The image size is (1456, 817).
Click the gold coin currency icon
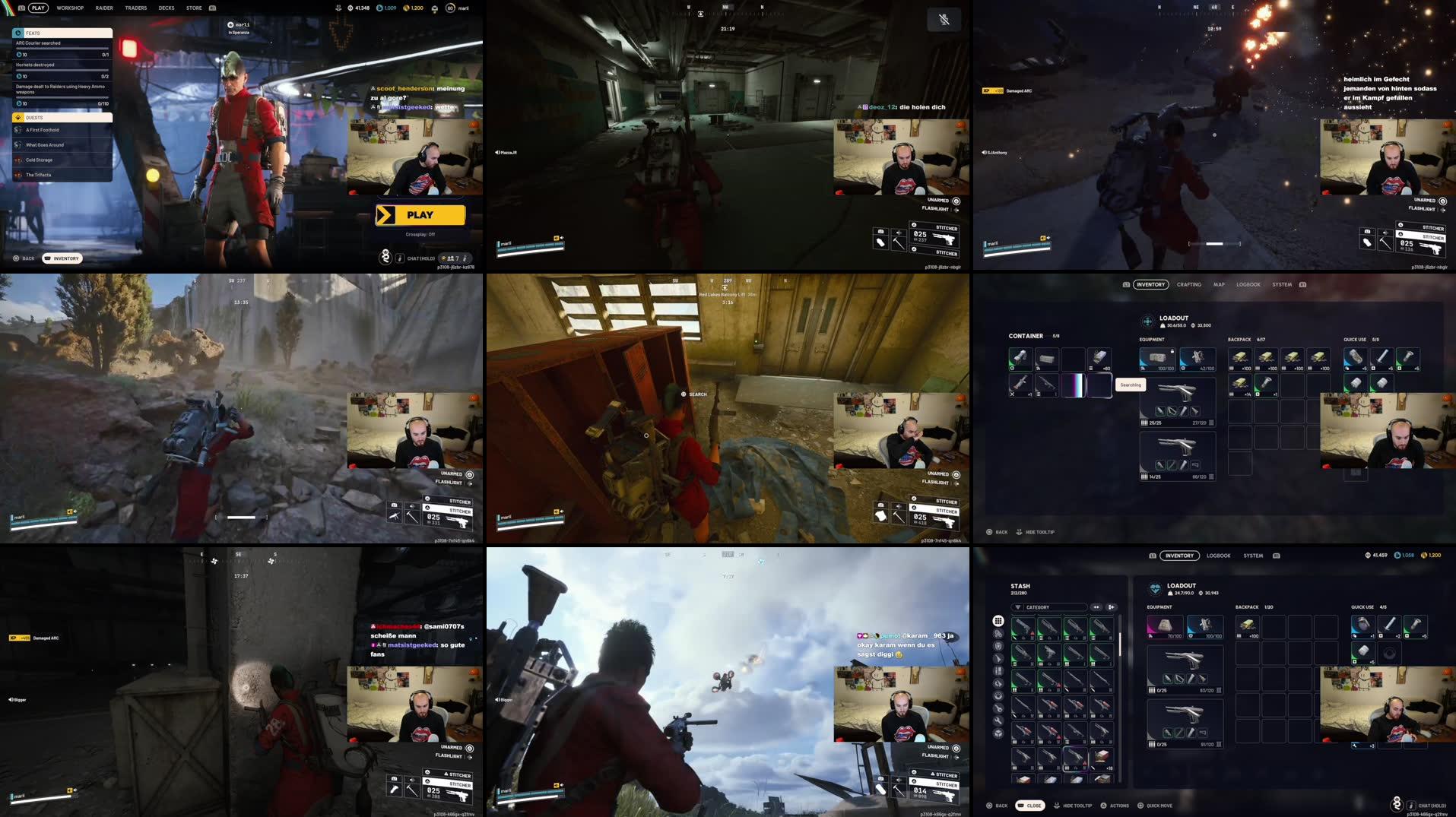[406, 8]
